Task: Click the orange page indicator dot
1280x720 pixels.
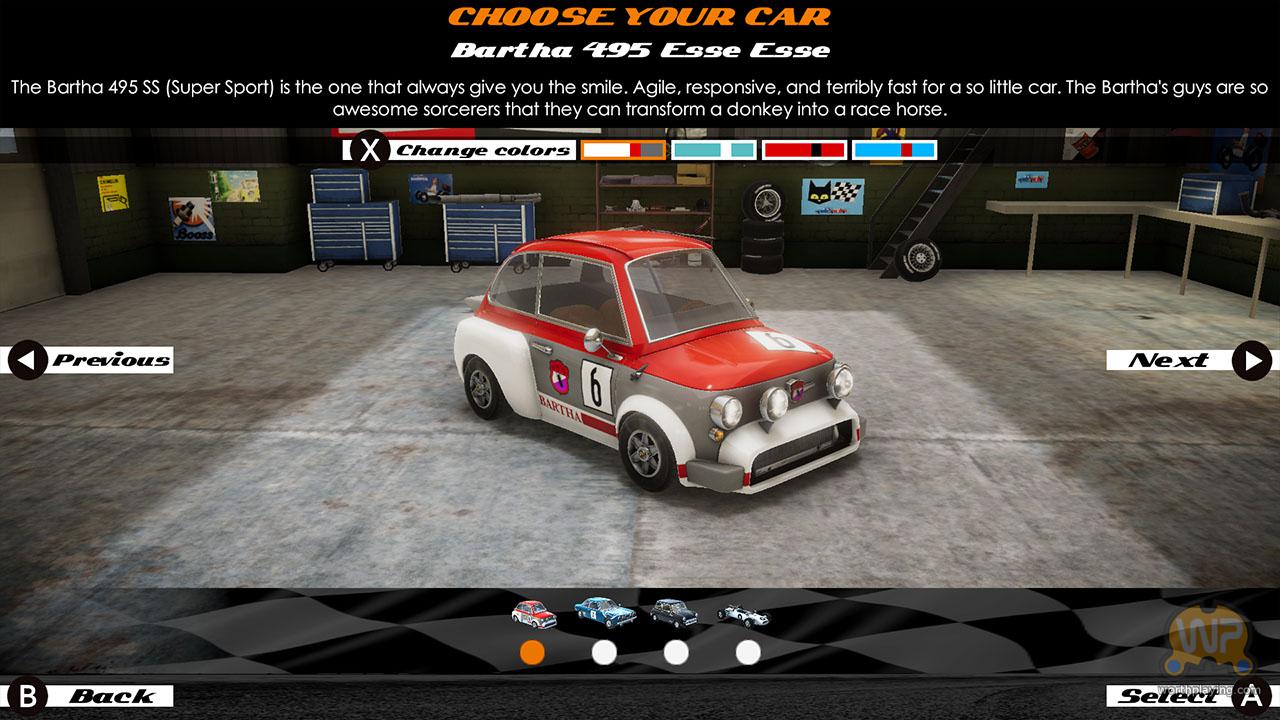Action: 533,653
